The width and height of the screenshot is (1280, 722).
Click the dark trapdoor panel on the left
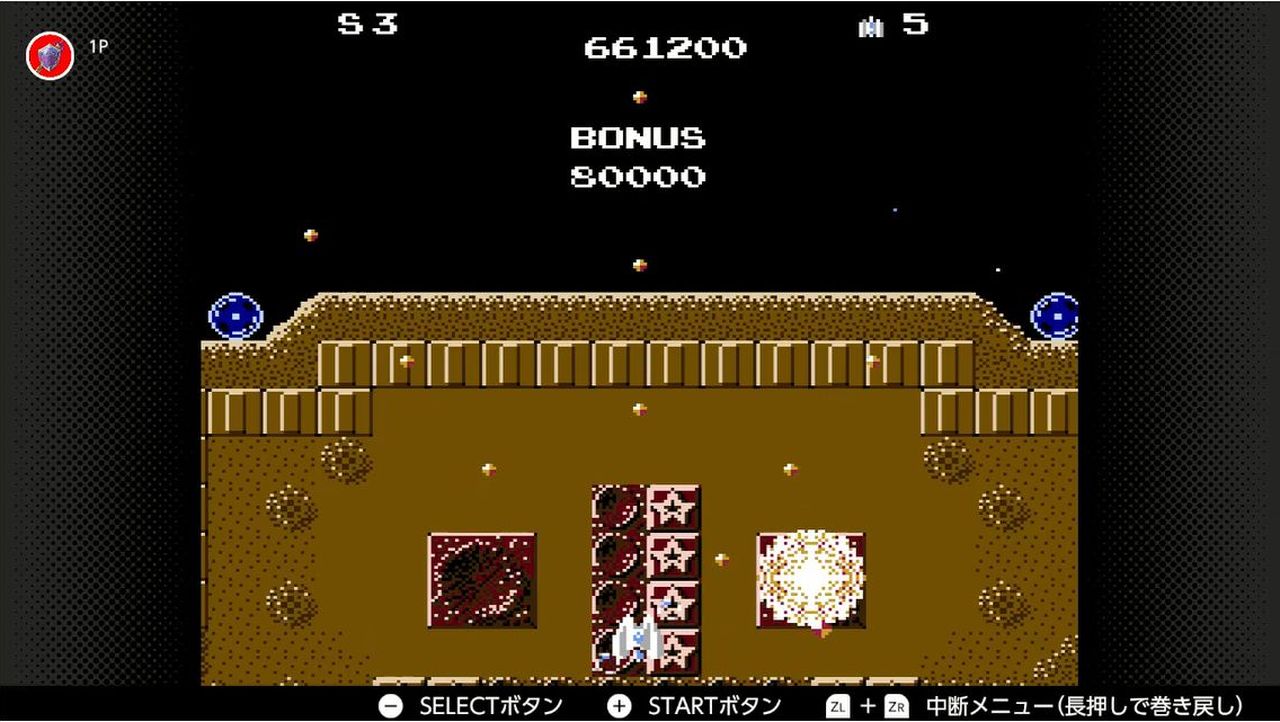[481, 578]
